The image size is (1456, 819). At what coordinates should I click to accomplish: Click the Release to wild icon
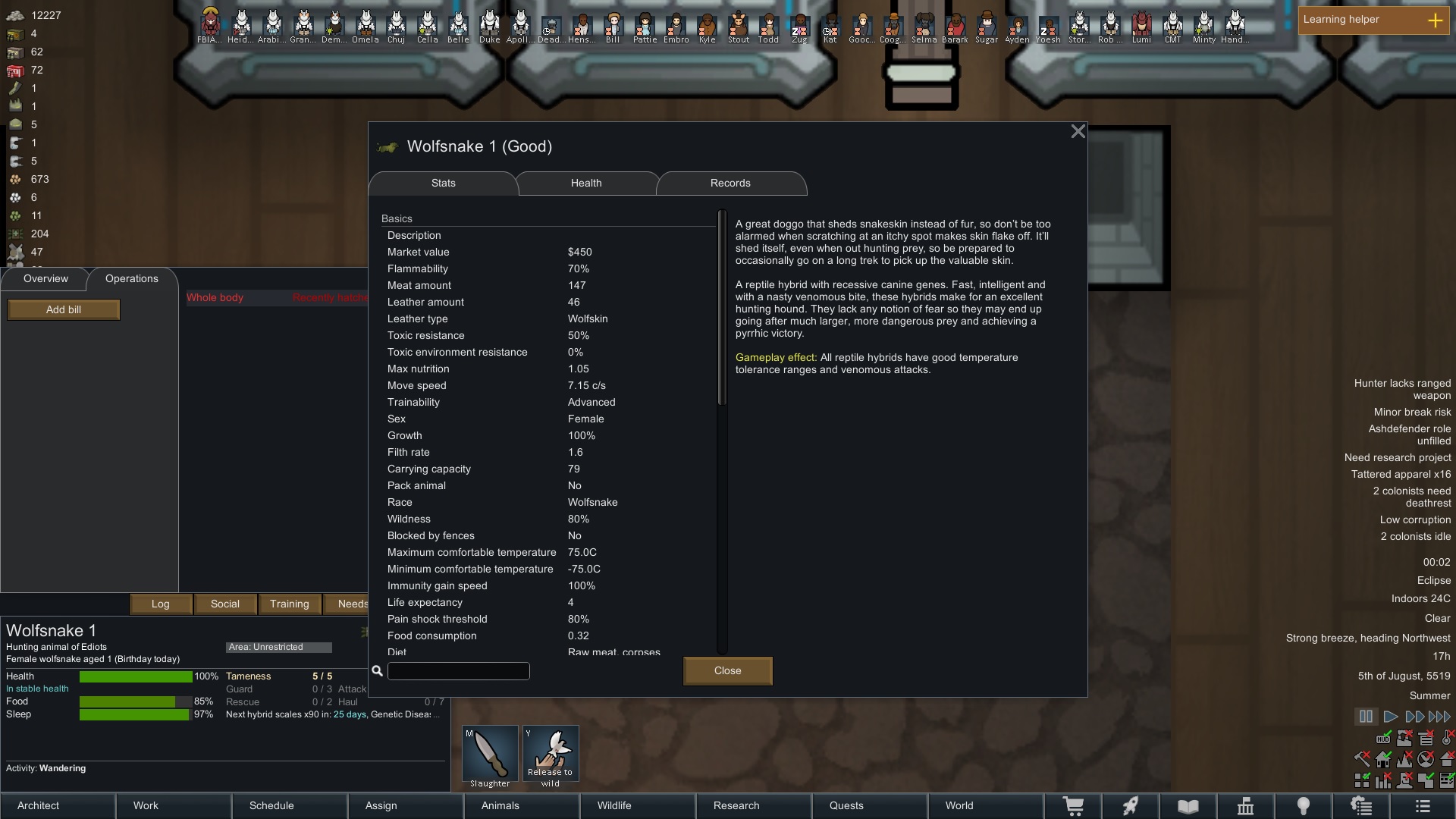(x=551, y=753)
